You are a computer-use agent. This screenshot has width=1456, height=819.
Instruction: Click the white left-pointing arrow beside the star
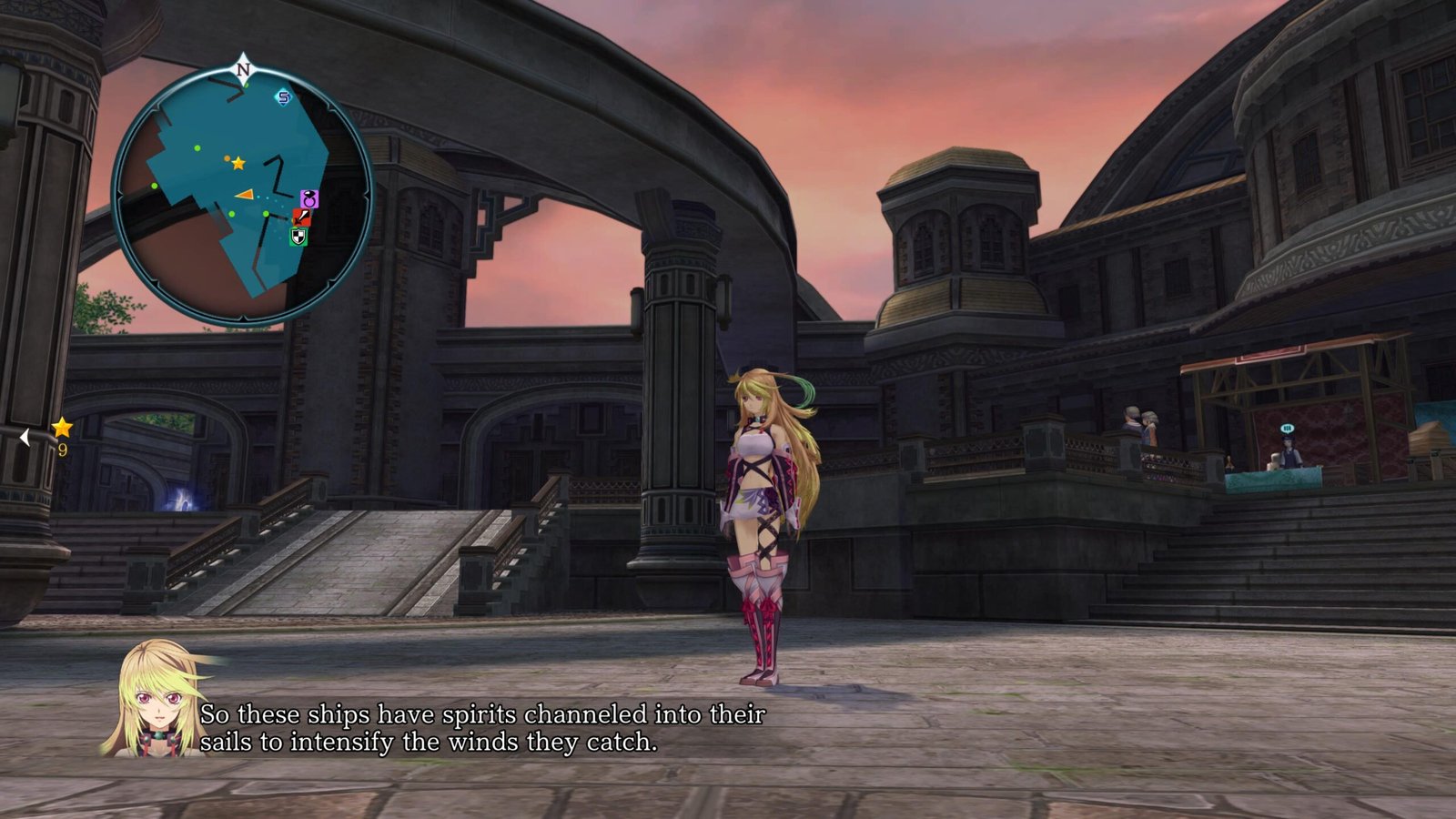25,438
